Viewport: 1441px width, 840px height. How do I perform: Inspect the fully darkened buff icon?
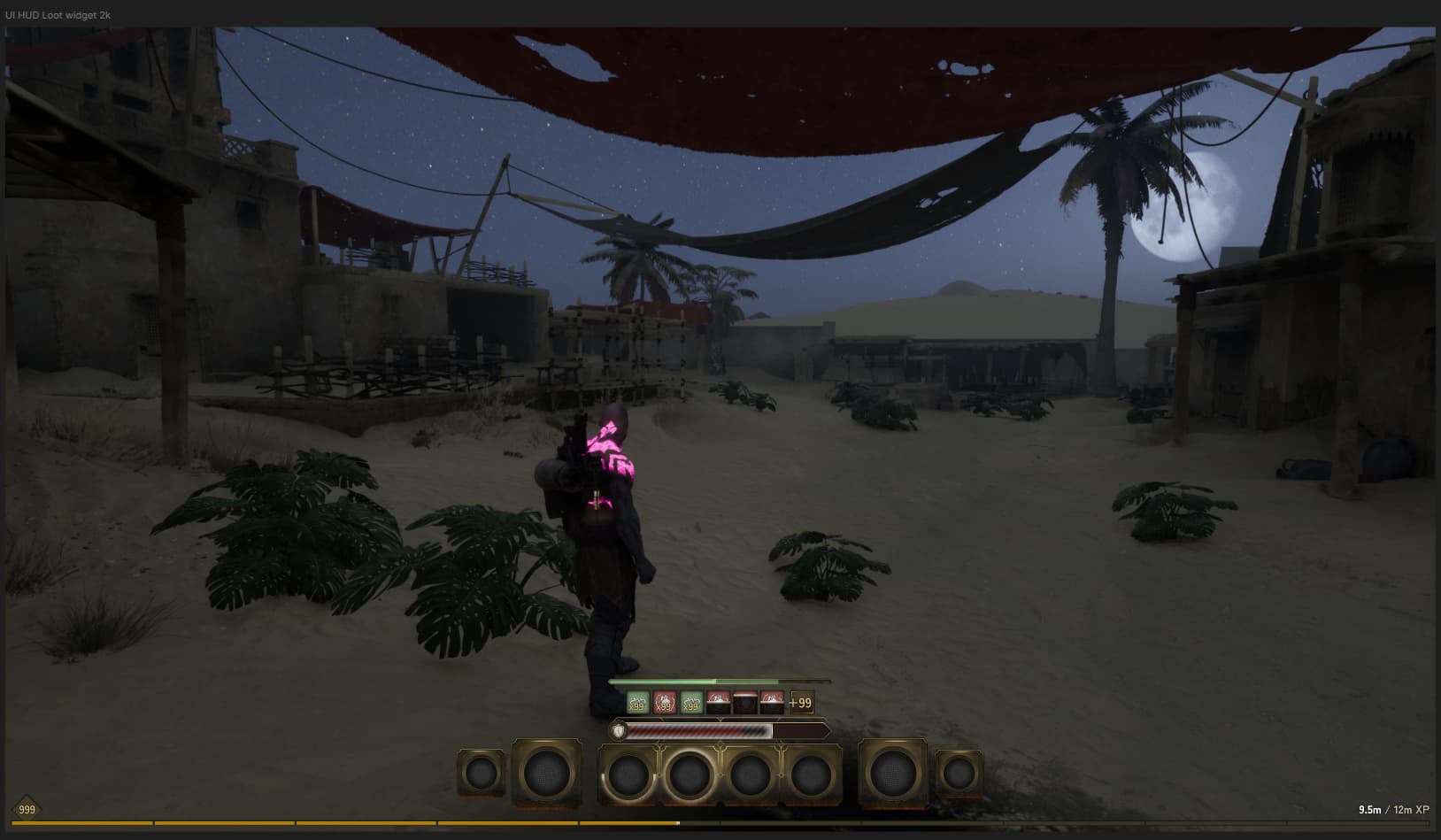click(x=745, y=703)
